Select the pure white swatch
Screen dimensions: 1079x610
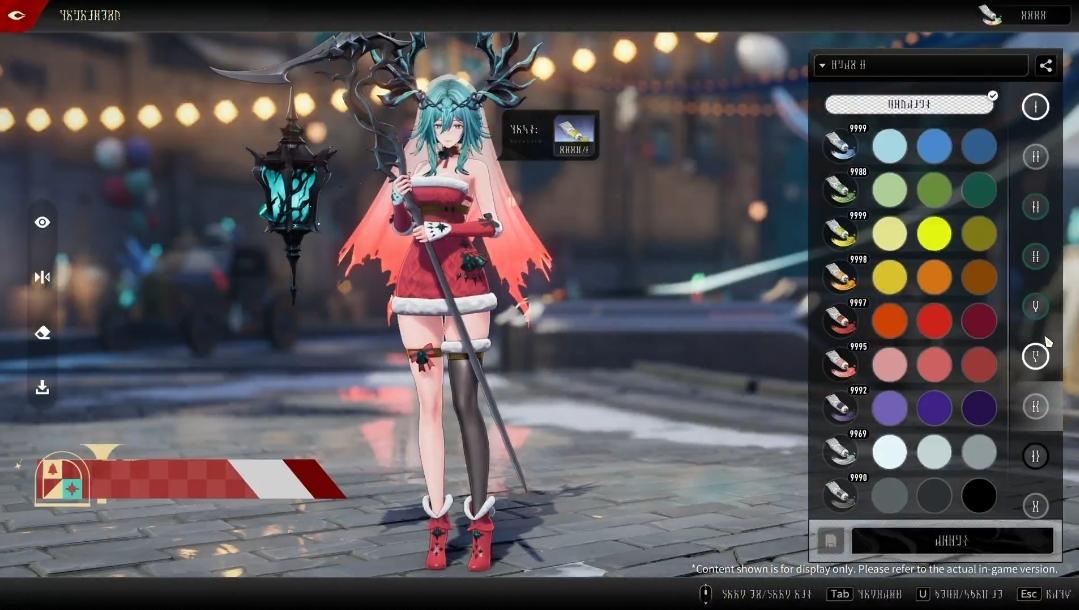(x=889, y=452)
